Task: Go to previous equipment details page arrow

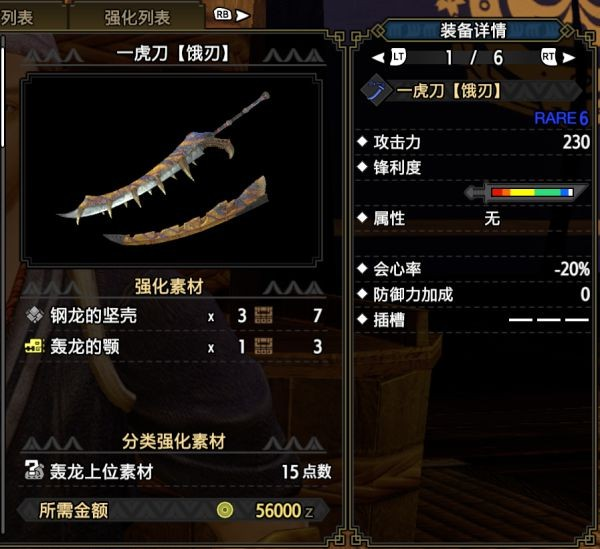Action: pyautogui.click(x=377, y=57)
